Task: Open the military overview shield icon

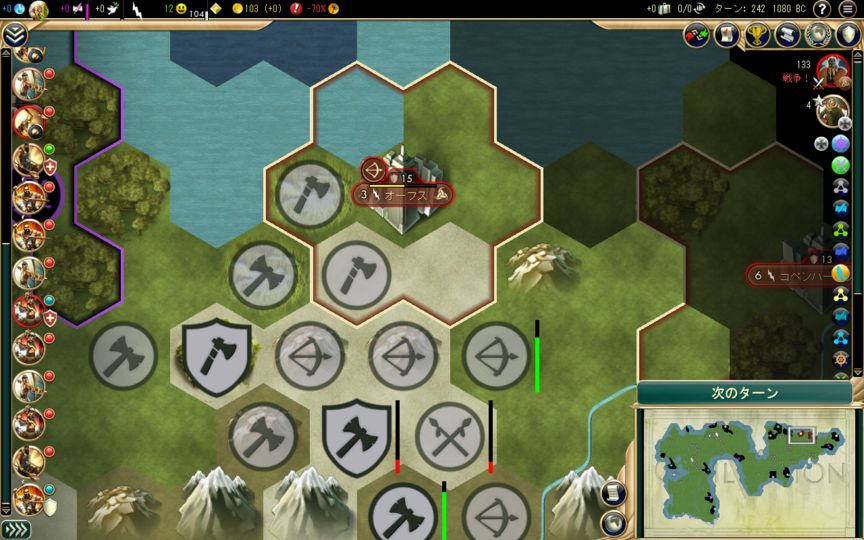Action: (848, 35)
